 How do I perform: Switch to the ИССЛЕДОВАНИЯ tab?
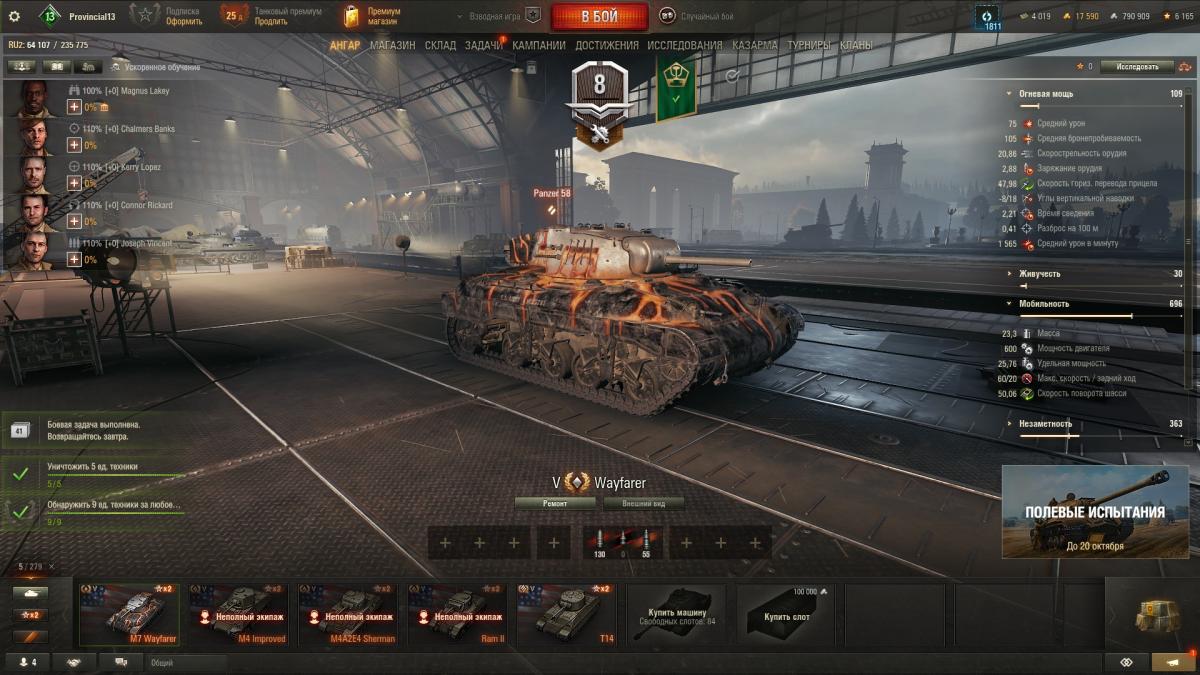684,45
